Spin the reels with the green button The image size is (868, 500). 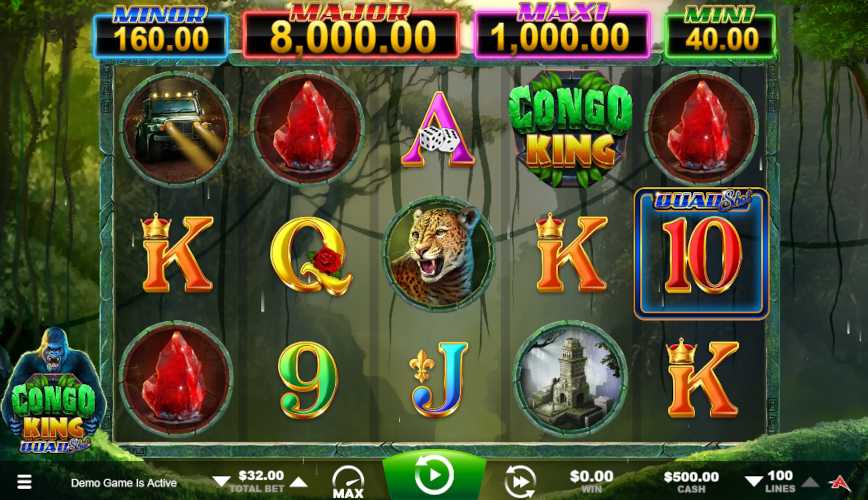click(434, 476)
